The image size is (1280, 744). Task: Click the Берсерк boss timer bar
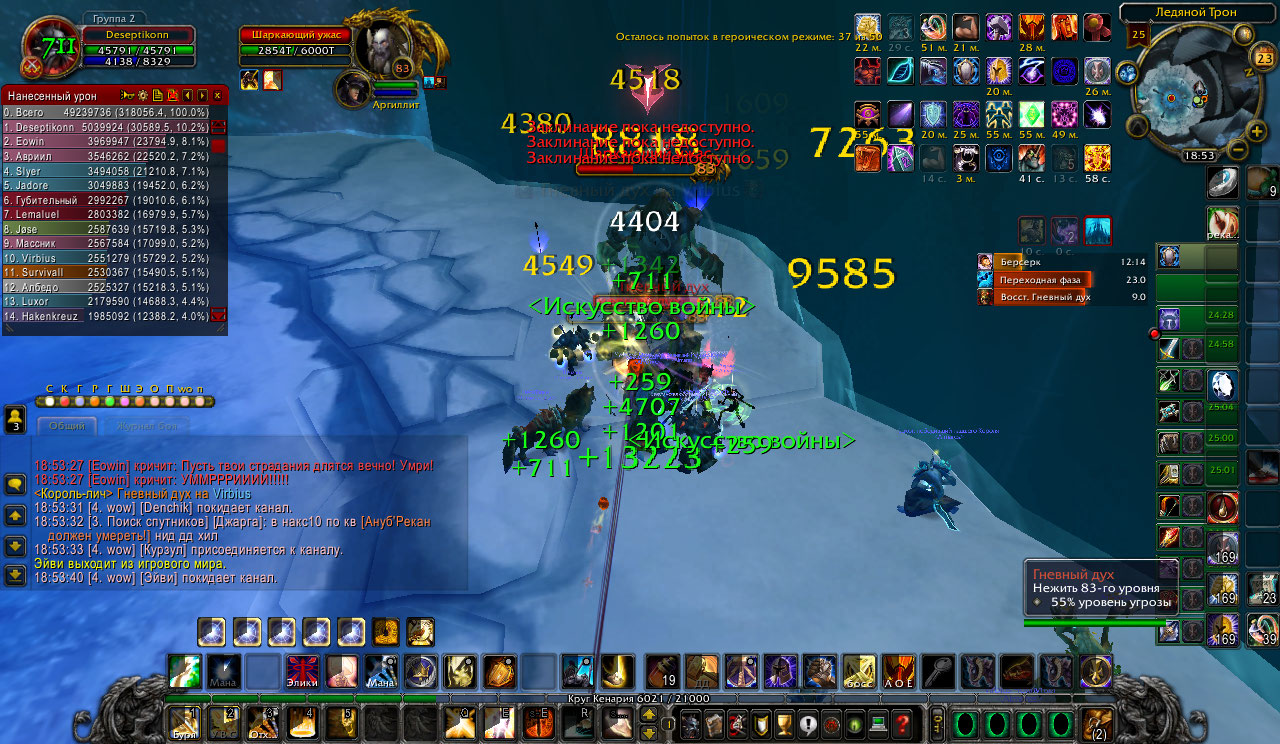pos(1062,261)
